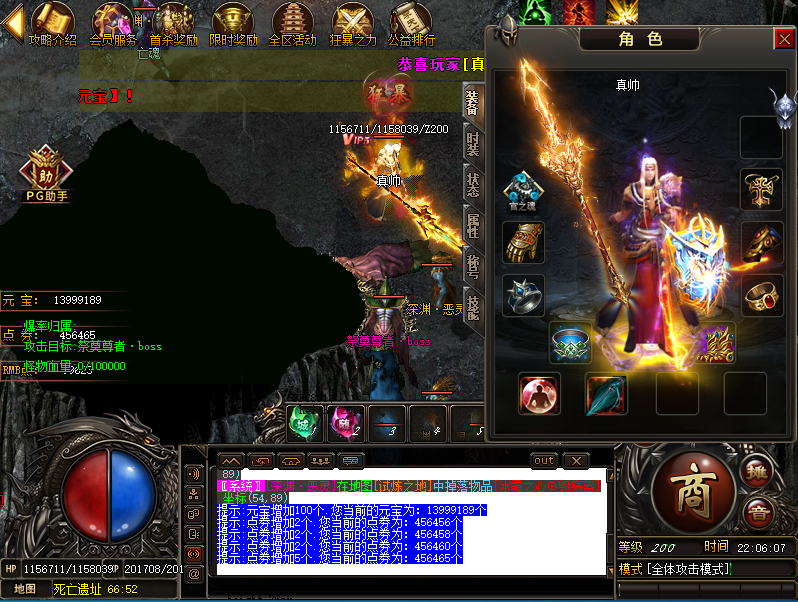Open the 地图 map button
798x602 pixels.
(x=25, y=589)
